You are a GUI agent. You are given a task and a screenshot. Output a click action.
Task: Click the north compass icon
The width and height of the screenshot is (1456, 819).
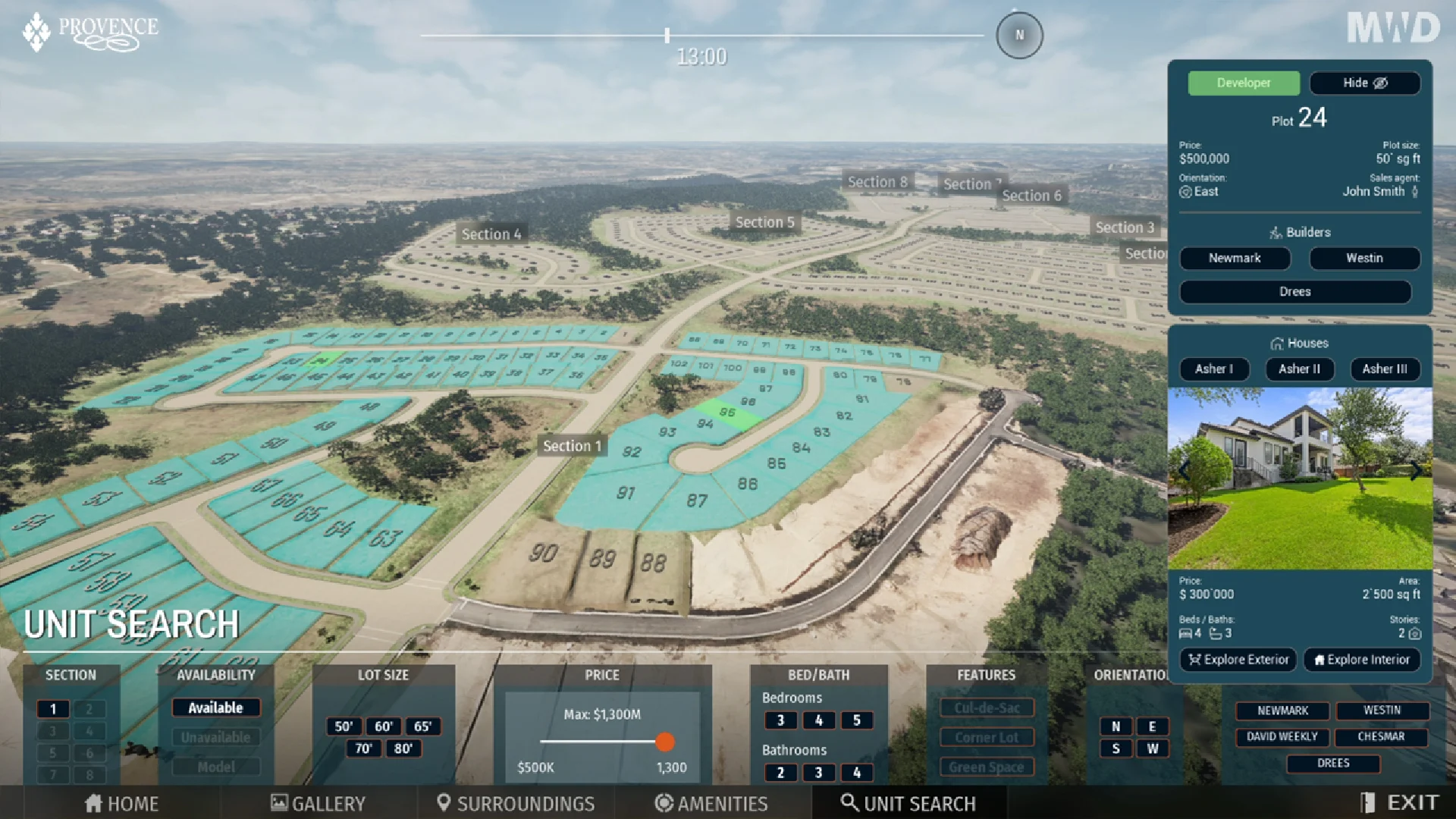point(1019,35)
